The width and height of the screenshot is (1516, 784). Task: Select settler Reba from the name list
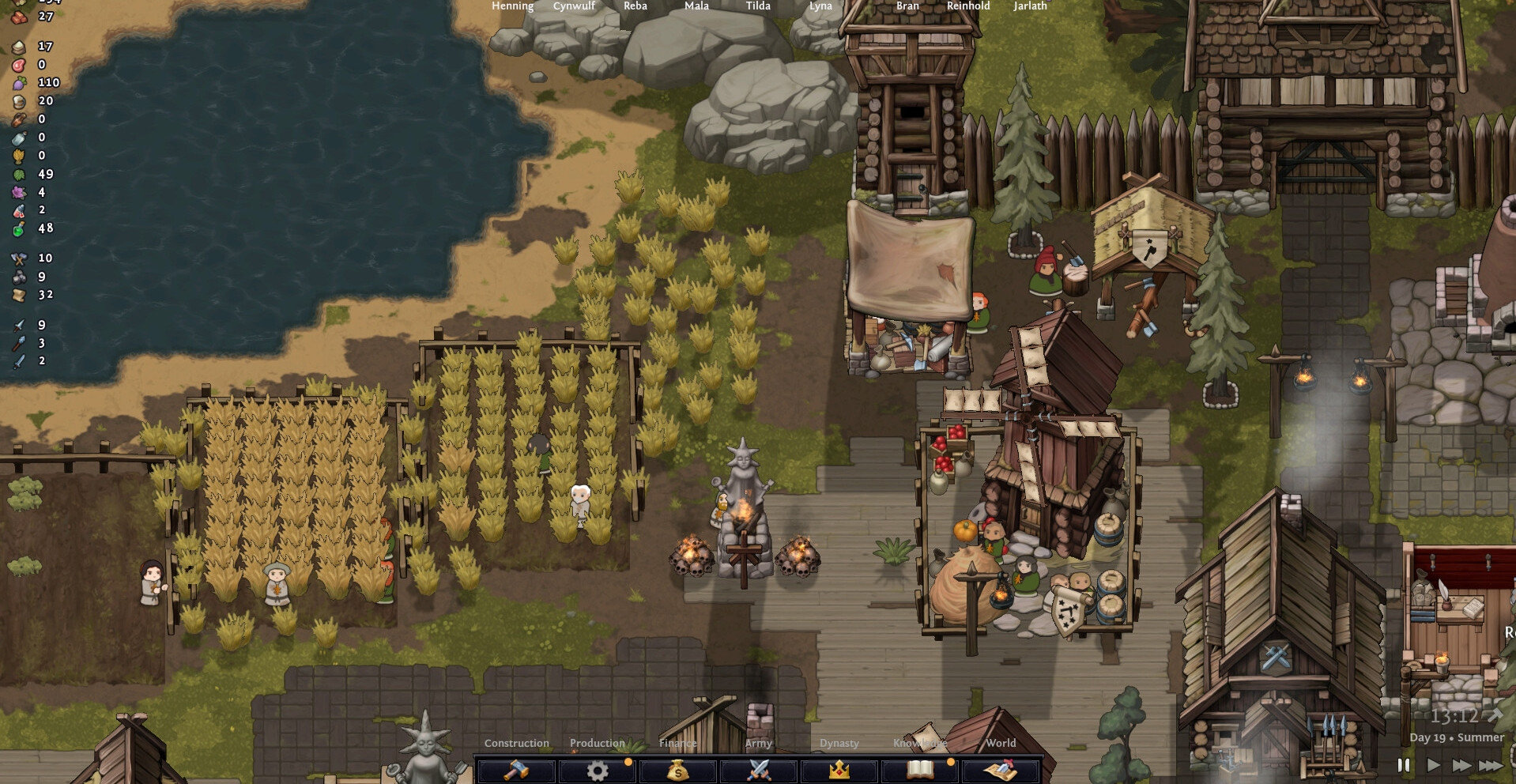click(x=635, y=6)
